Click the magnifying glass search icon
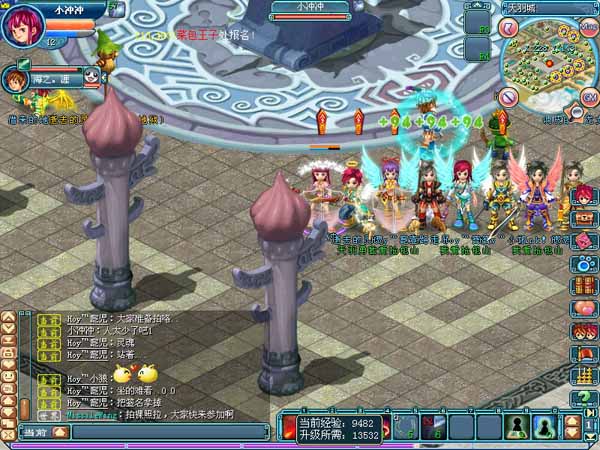Screen dimensions: 600x450 click(x=577, y=114)
